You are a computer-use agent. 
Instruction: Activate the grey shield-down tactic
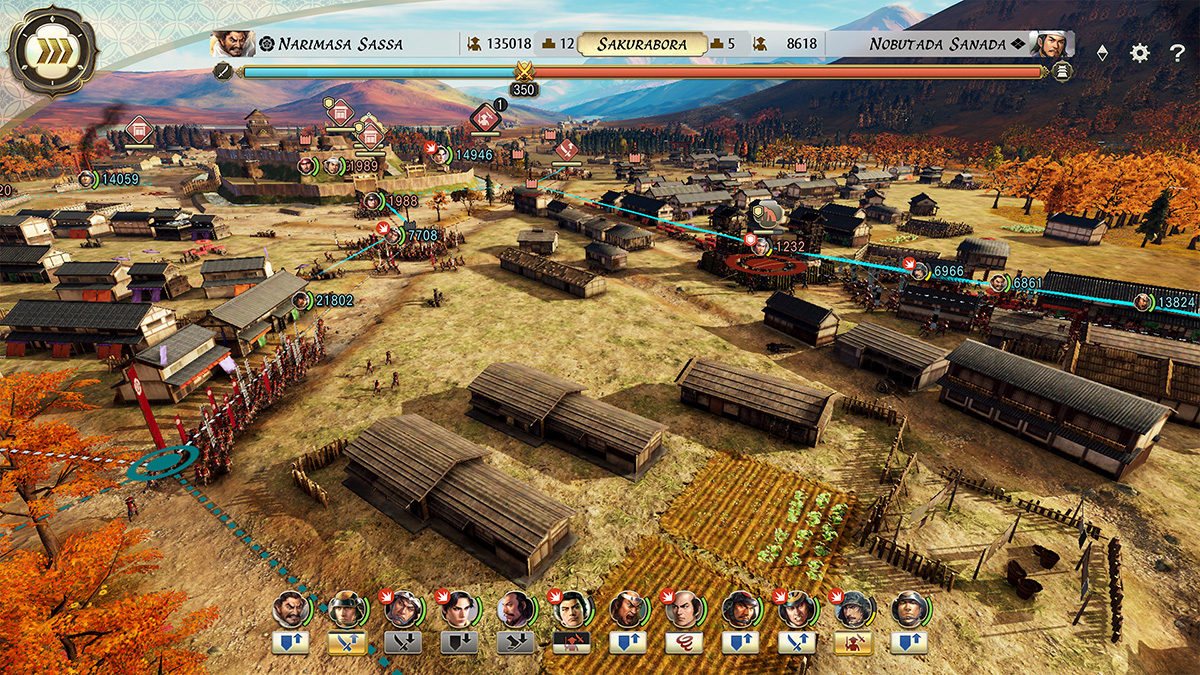tap(459, 643)
